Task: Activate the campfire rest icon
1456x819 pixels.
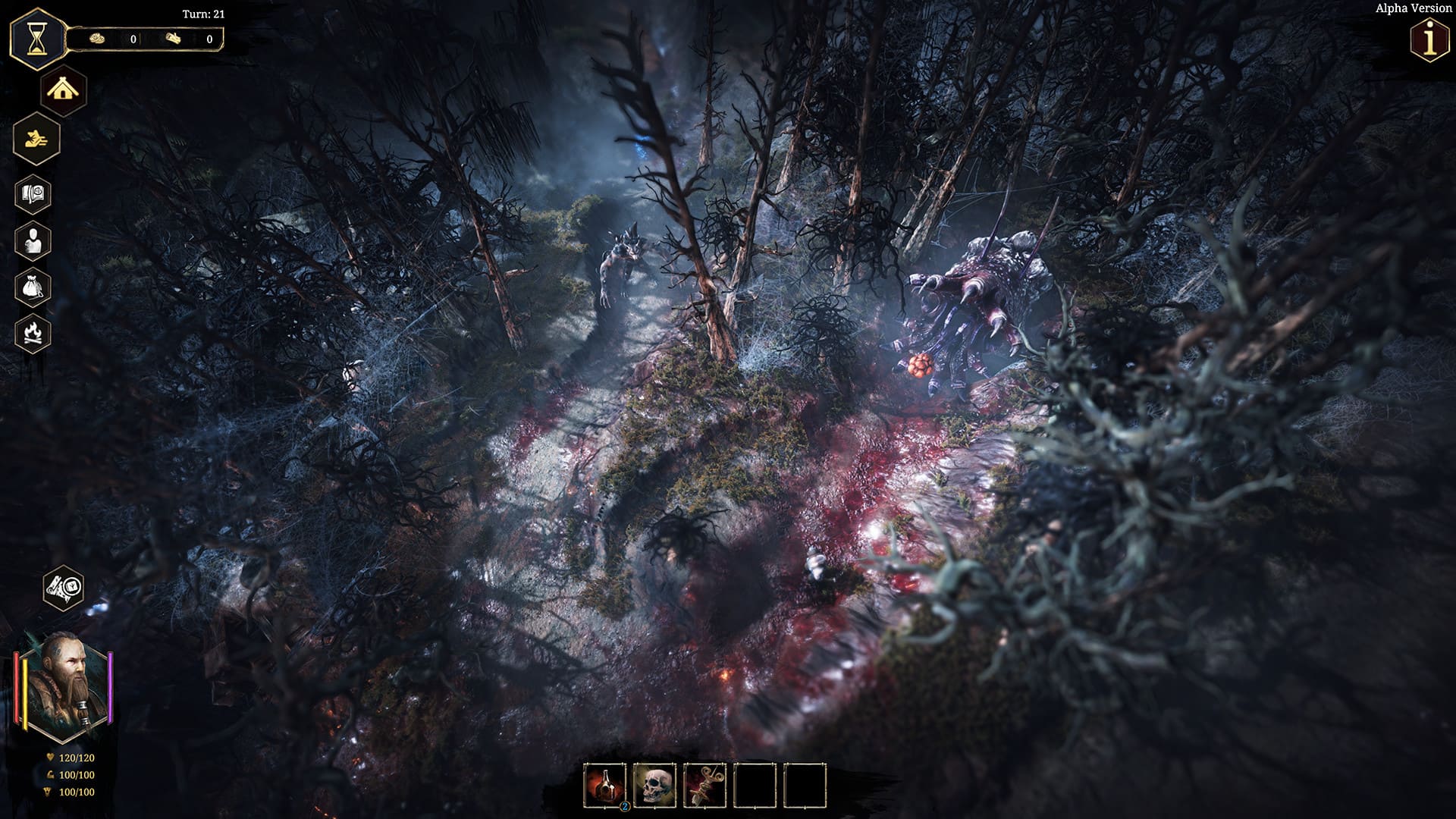Action: tap(33, 332)
